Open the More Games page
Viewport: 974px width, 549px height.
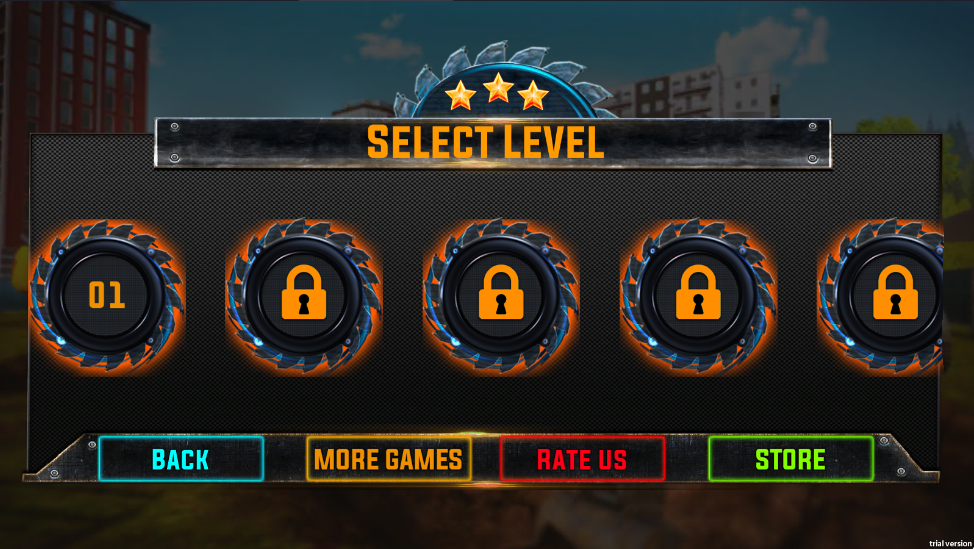point(388,459)
